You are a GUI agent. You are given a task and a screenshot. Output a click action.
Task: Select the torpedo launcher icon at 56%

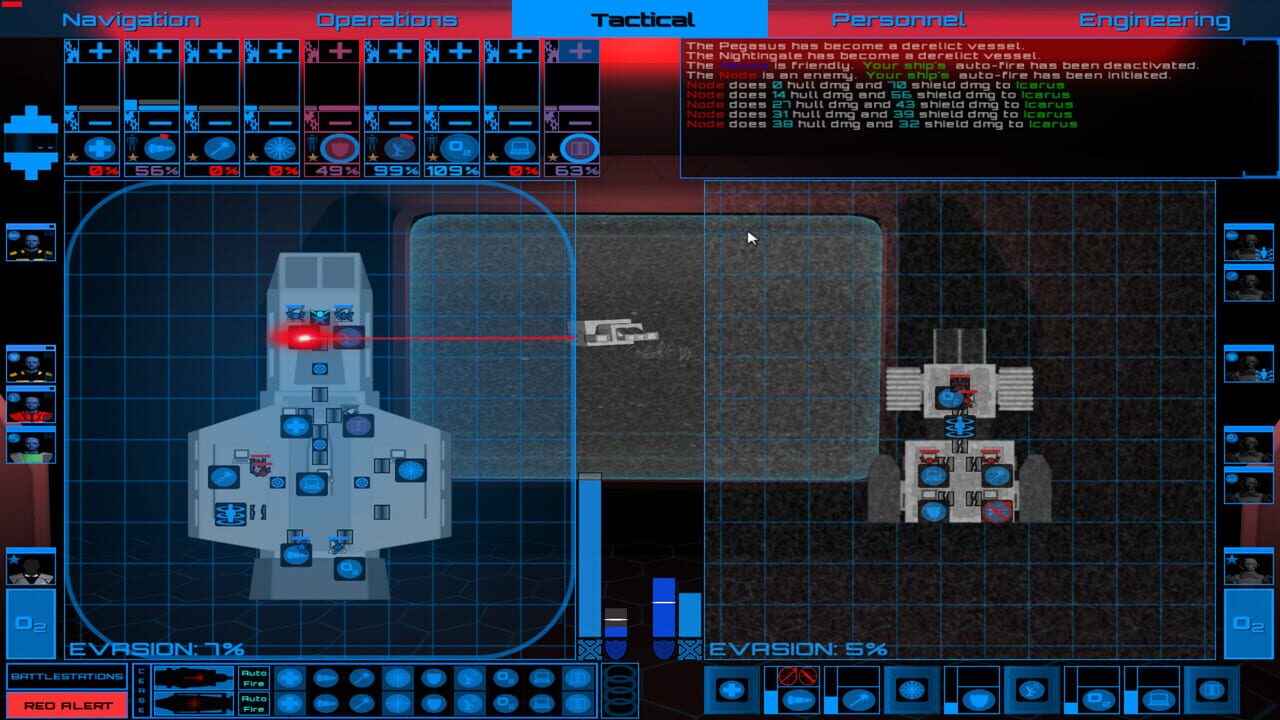pyautogui.click(x=161, y=146)
